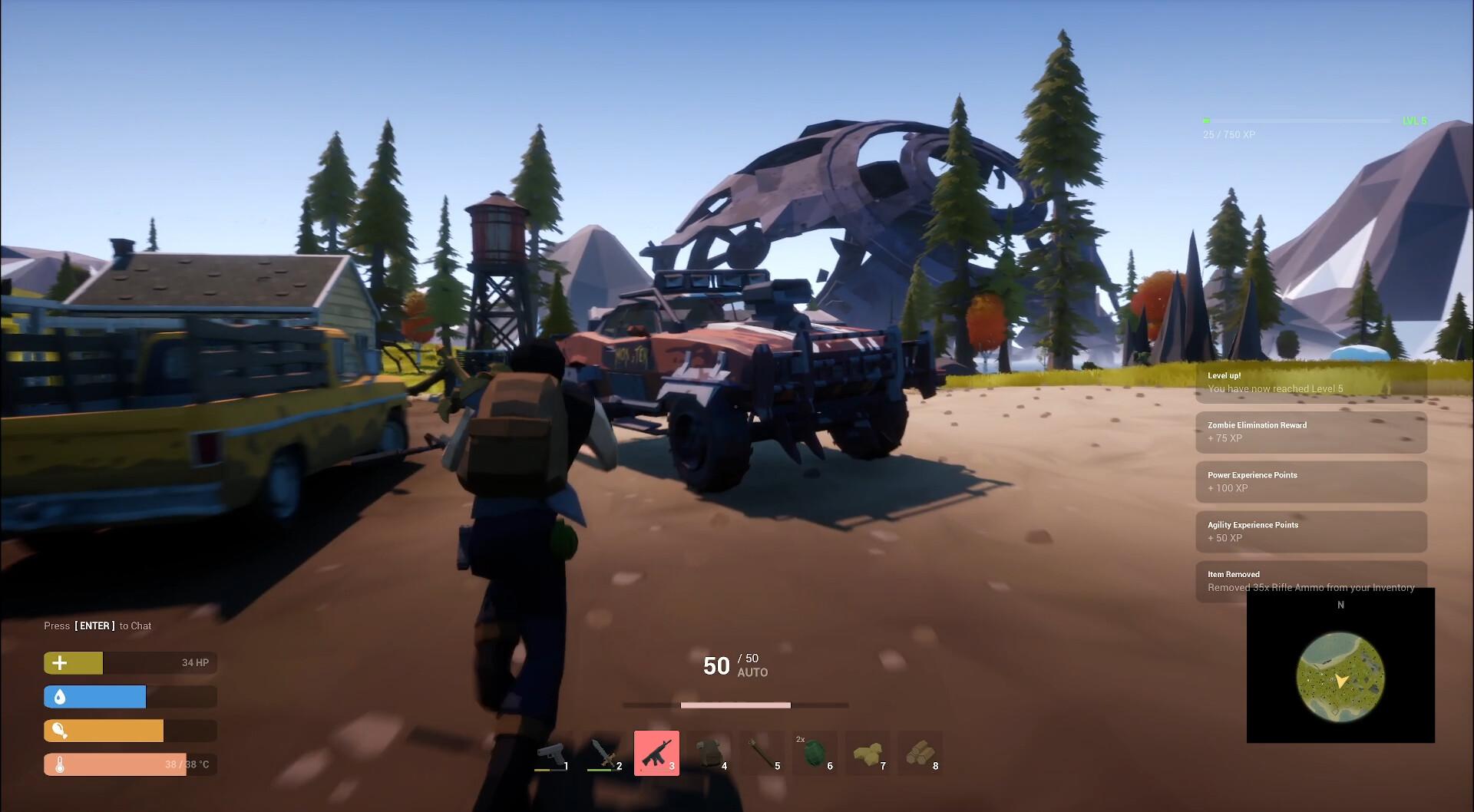Click the Power Experience Points notification

pos(1310,482)
